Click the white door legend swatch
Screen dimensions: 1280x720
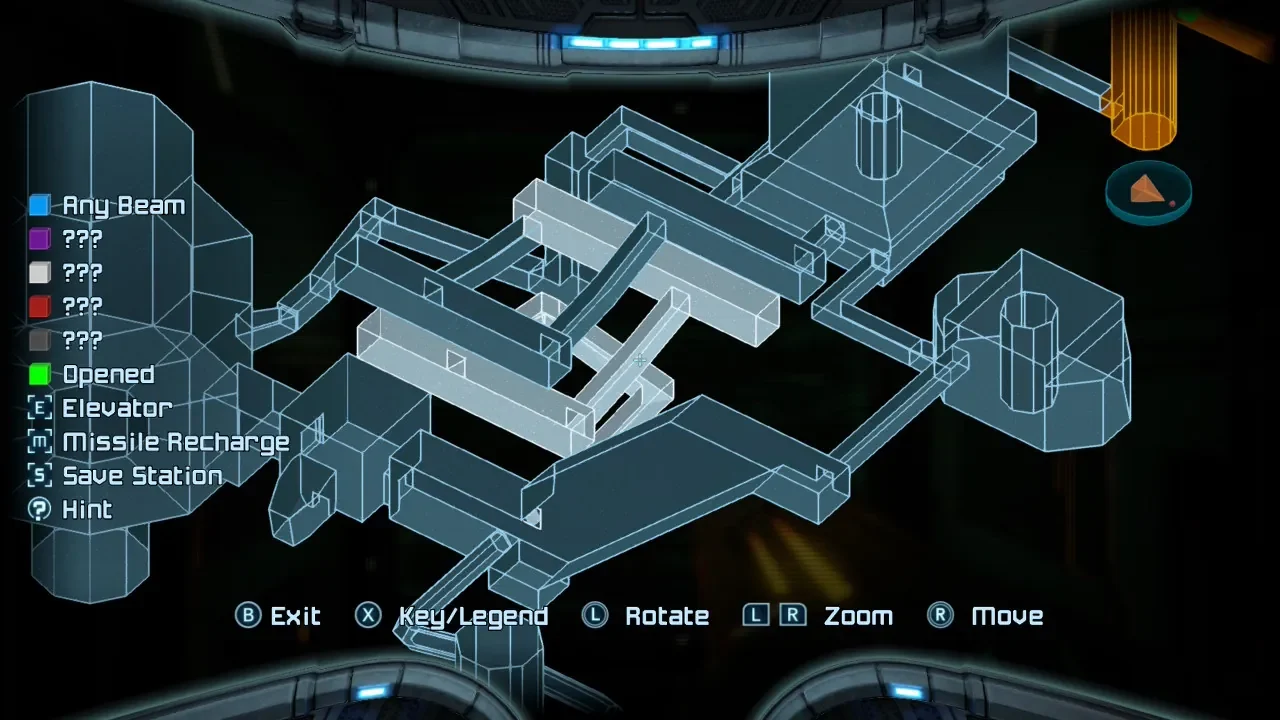pos(39,273)
